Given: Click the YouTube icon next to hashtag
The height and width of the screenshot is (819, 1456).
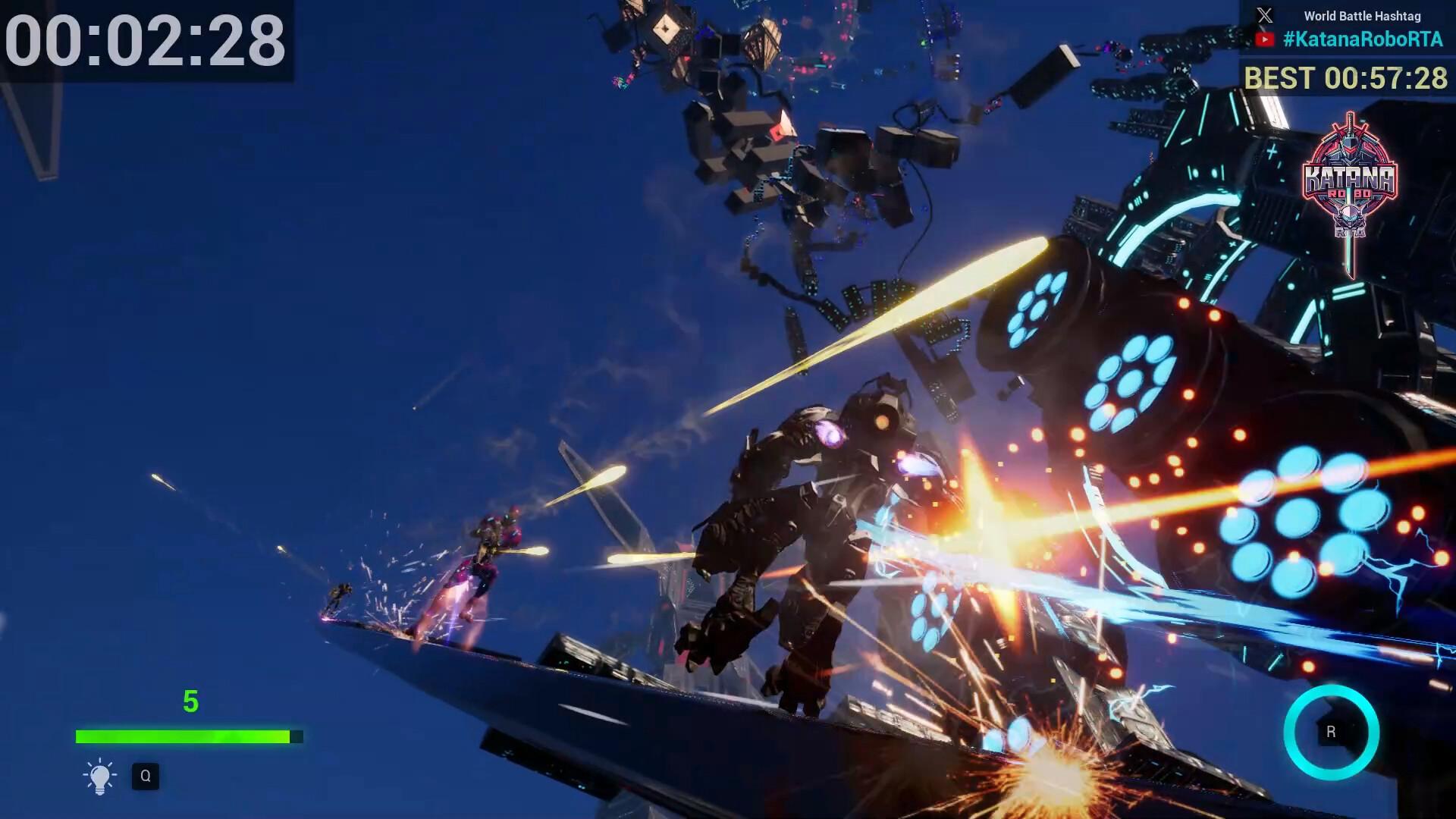Looking at the screenshot, I should [x=1264, y=38].
